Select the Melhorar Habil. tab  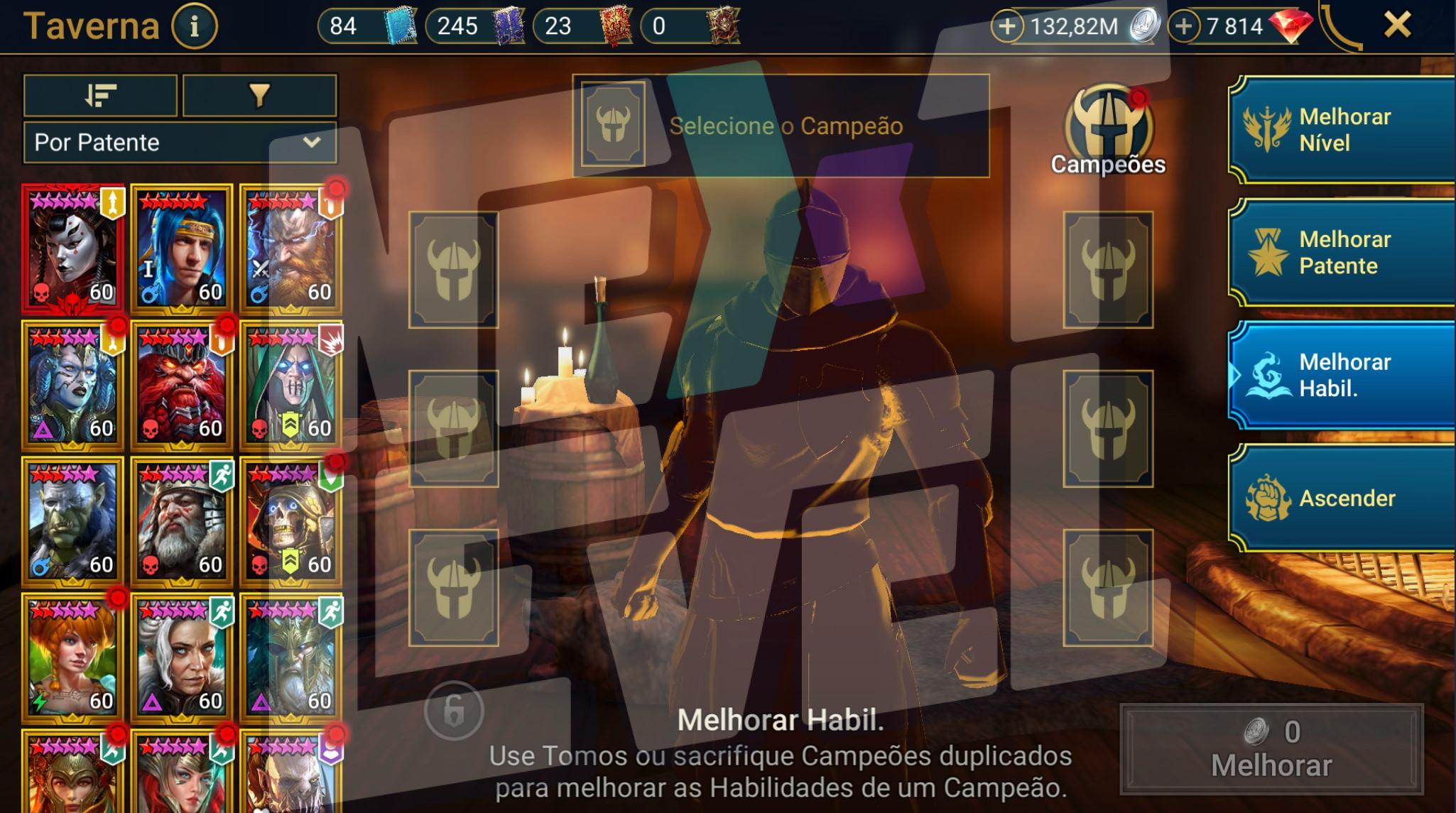[1342, 375]
